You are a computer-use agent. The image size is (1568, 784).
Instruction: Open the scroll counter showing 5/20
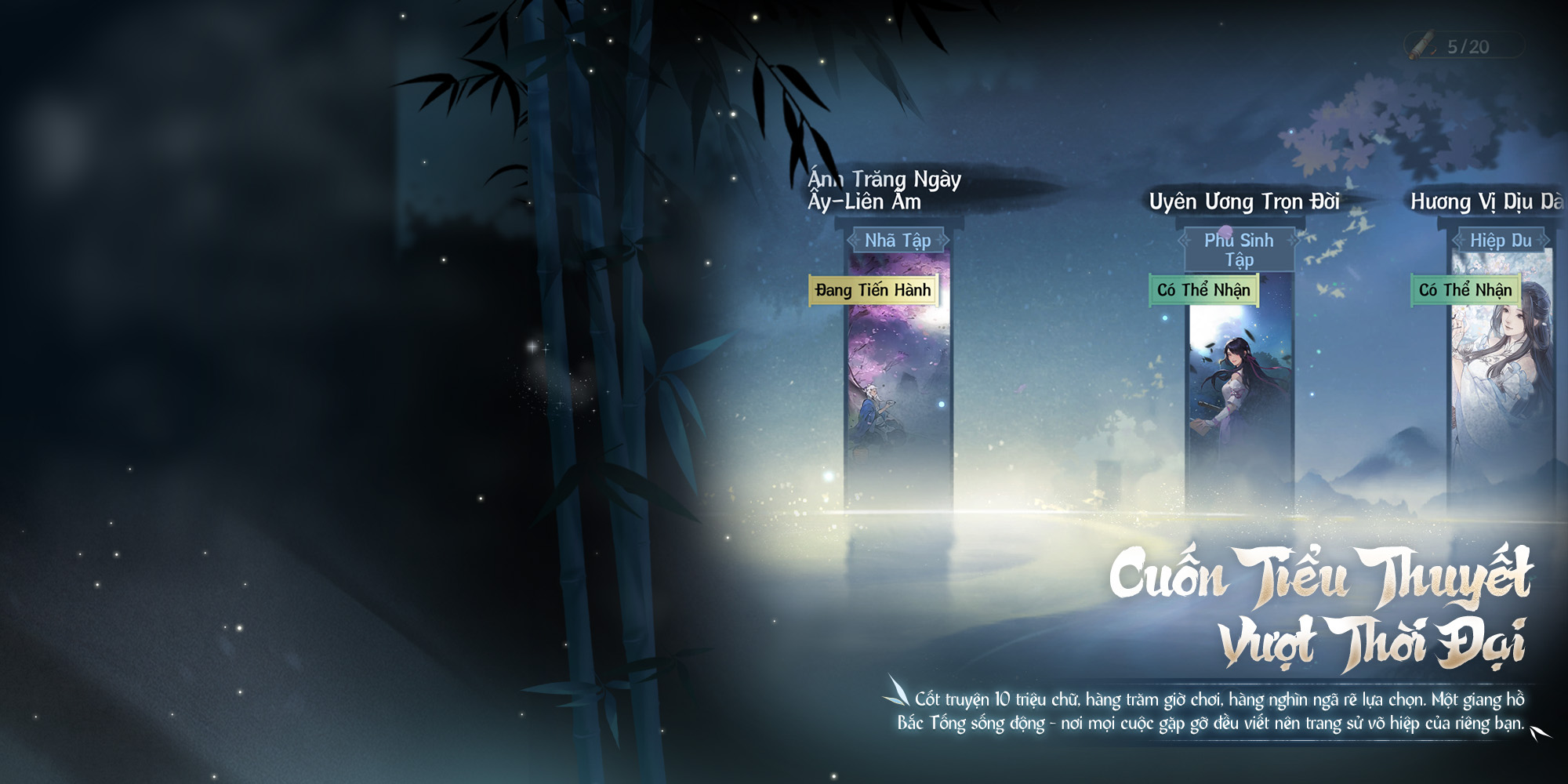1463,46
